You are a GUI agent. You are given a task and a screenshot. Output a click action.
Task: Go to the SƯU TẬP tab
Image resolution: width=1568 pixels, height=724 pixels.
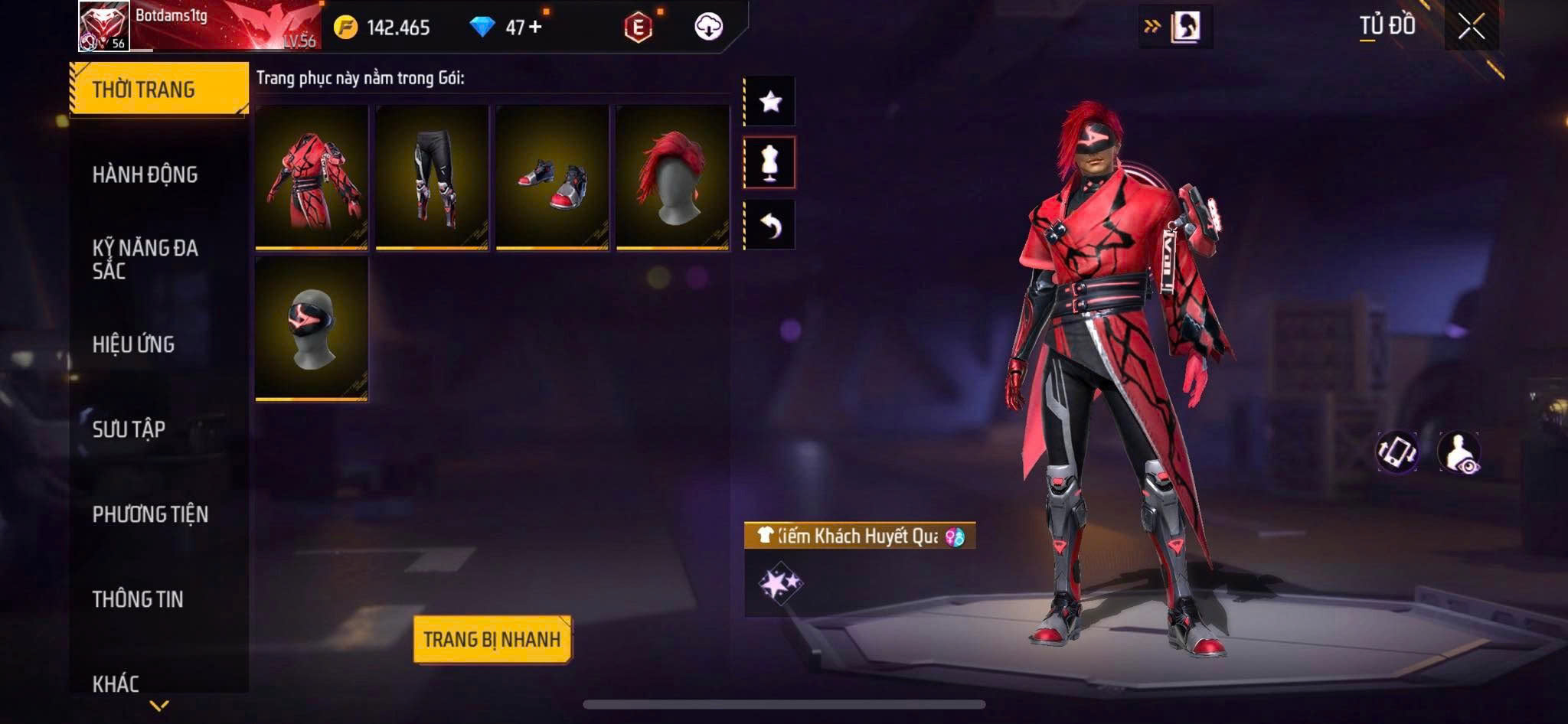[129, 429]
